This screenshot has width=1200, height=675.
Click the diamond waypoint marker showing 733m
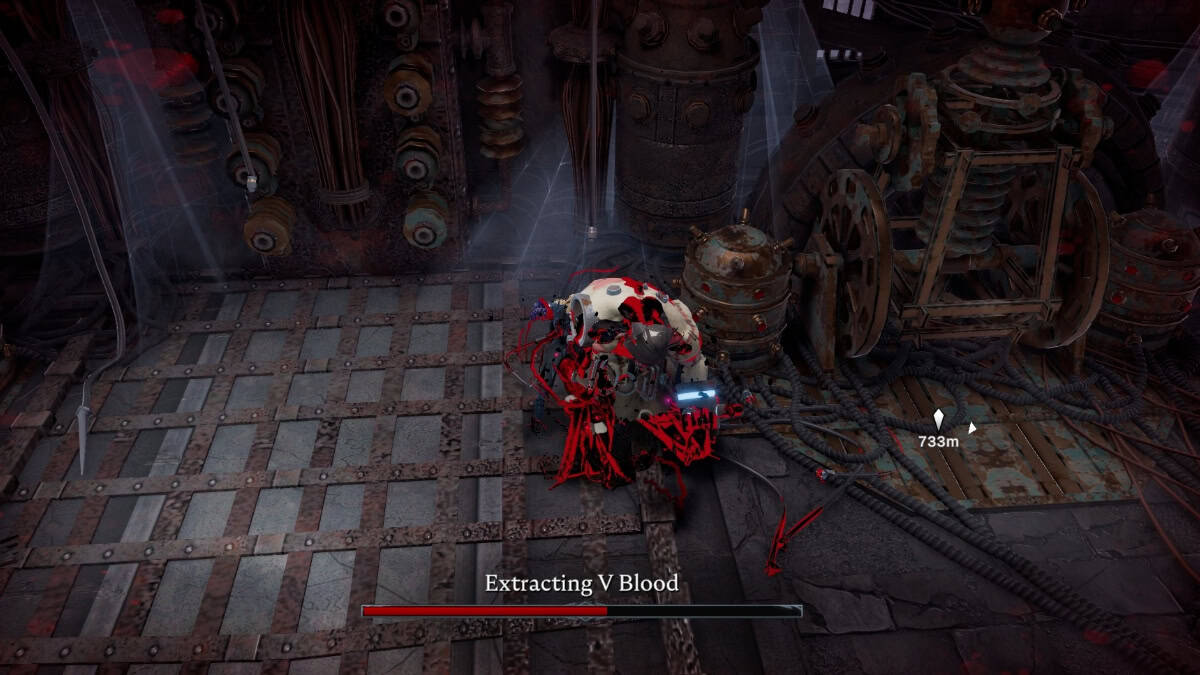938,419
